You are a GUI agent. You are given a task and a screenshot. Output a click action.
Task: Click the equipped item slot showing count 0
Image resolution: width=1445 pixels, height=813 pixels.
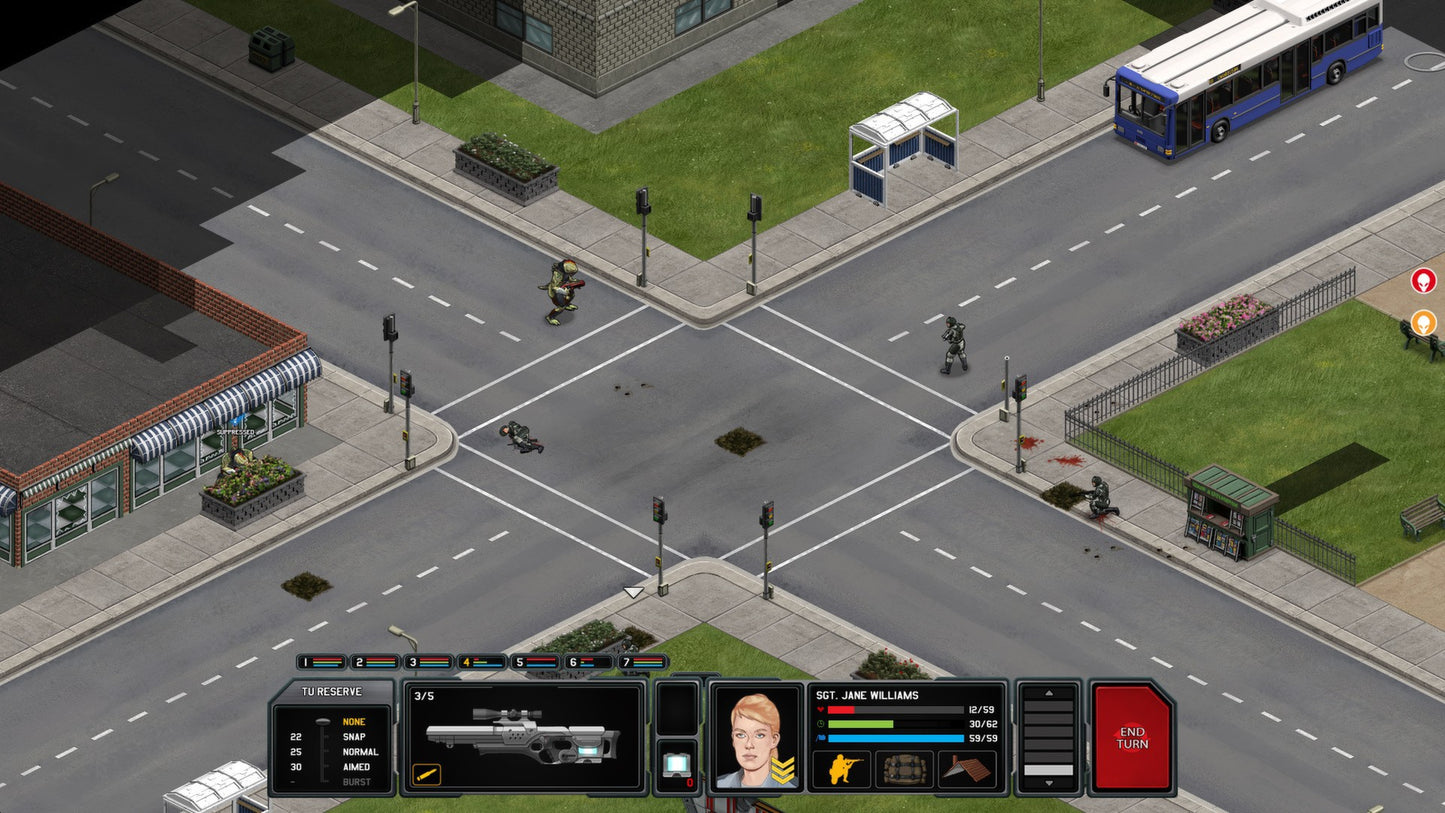click(x=678, y=766)
